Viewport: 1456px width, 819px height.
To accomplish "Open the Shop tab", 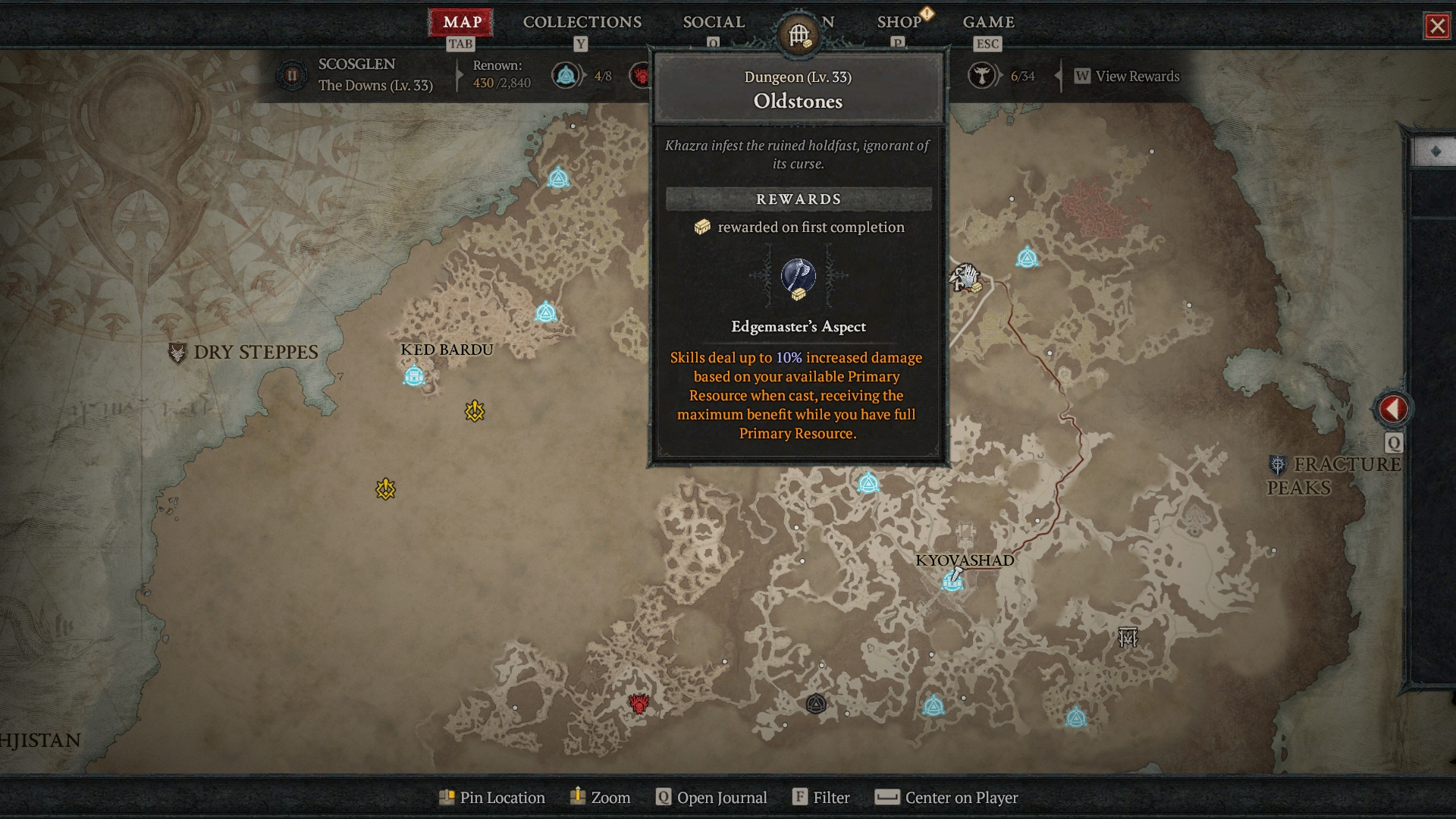I will pyautogui.click(x=899, y=22).
